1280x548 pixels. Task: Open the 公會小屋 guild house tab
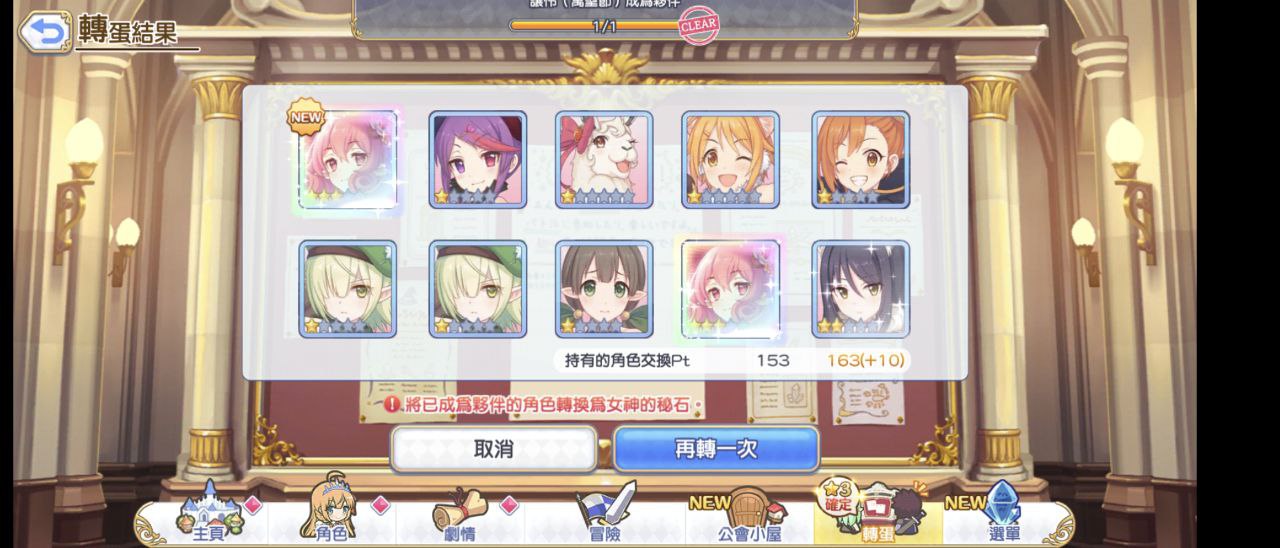coord(749,516)
